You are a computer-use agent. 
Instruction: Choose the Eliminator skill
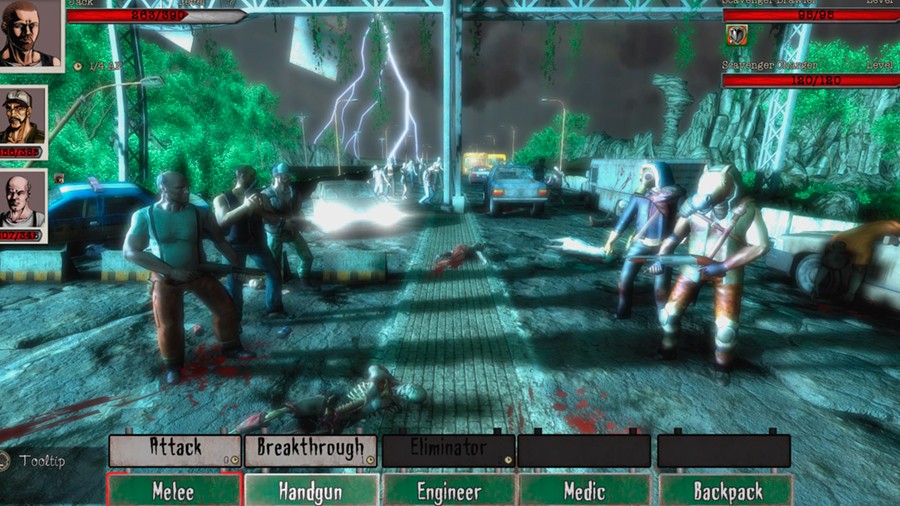[448, 449]
